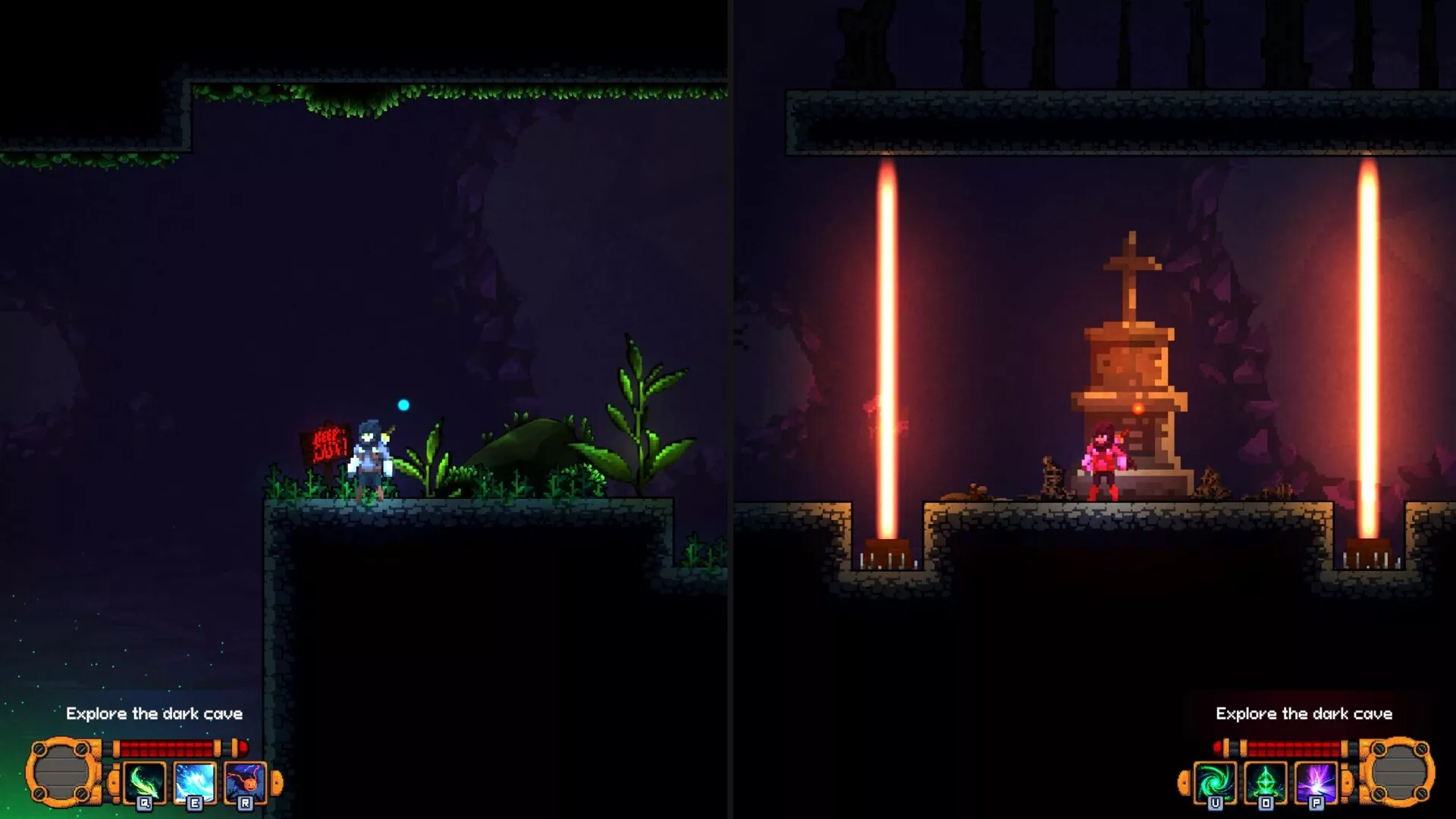This screenshot has height=819, width=1456.
Task: Select the grey porthole beside the purple burst
Action: tap(1398, 772)
